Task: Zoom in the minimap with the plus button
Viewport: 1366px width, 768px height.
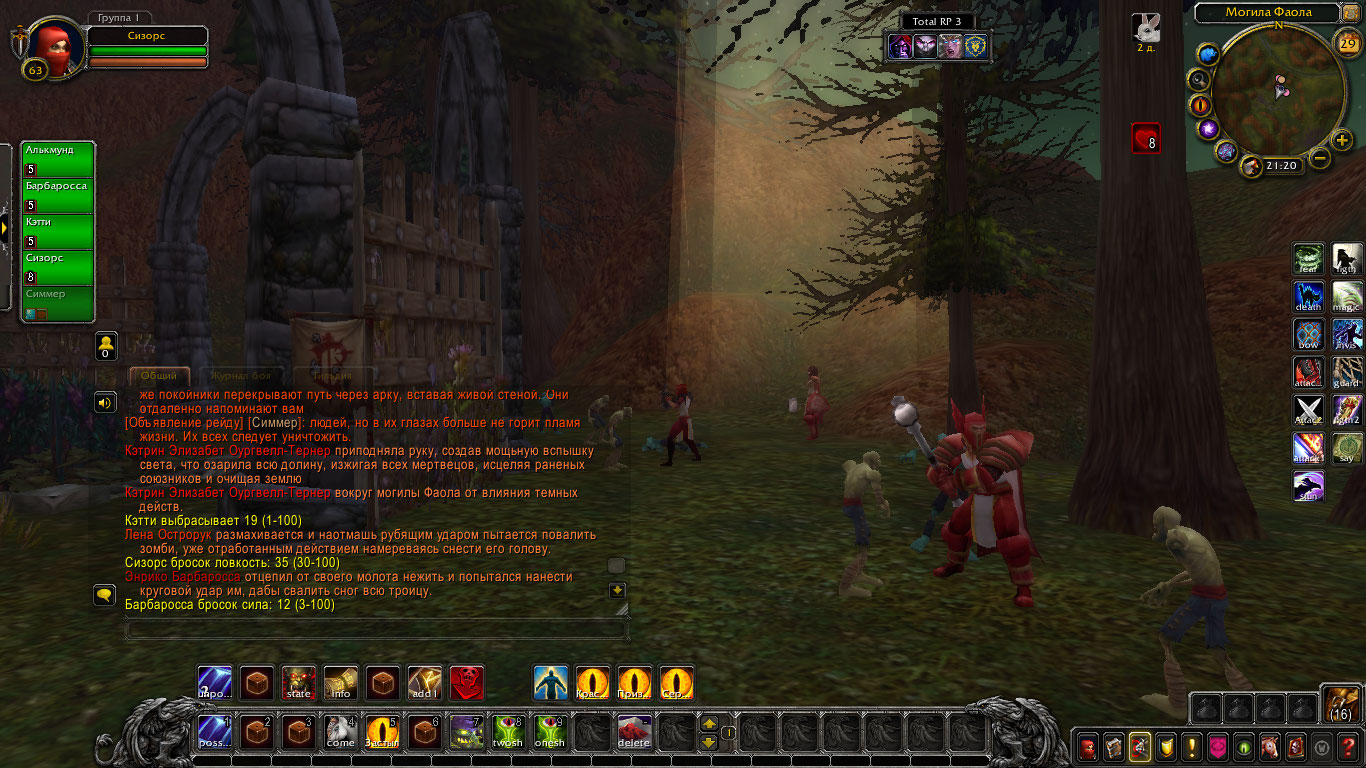Action: point(1342,140)
